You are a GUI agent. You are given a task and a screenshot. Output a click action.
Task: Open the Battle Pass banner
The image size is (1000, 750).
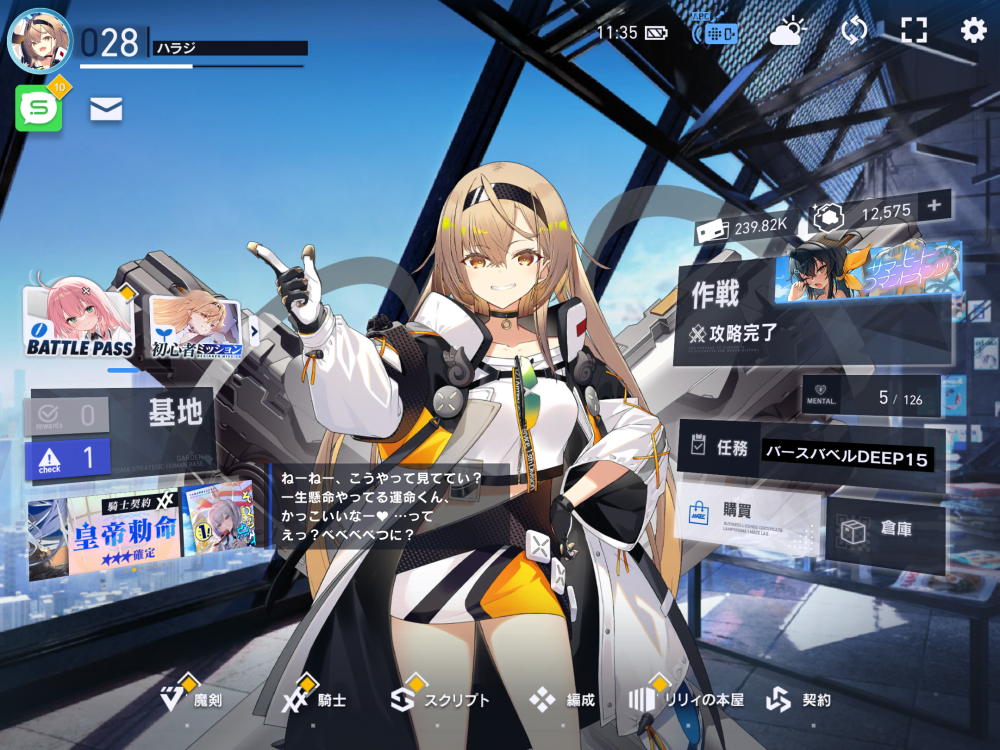pos(79,322)
